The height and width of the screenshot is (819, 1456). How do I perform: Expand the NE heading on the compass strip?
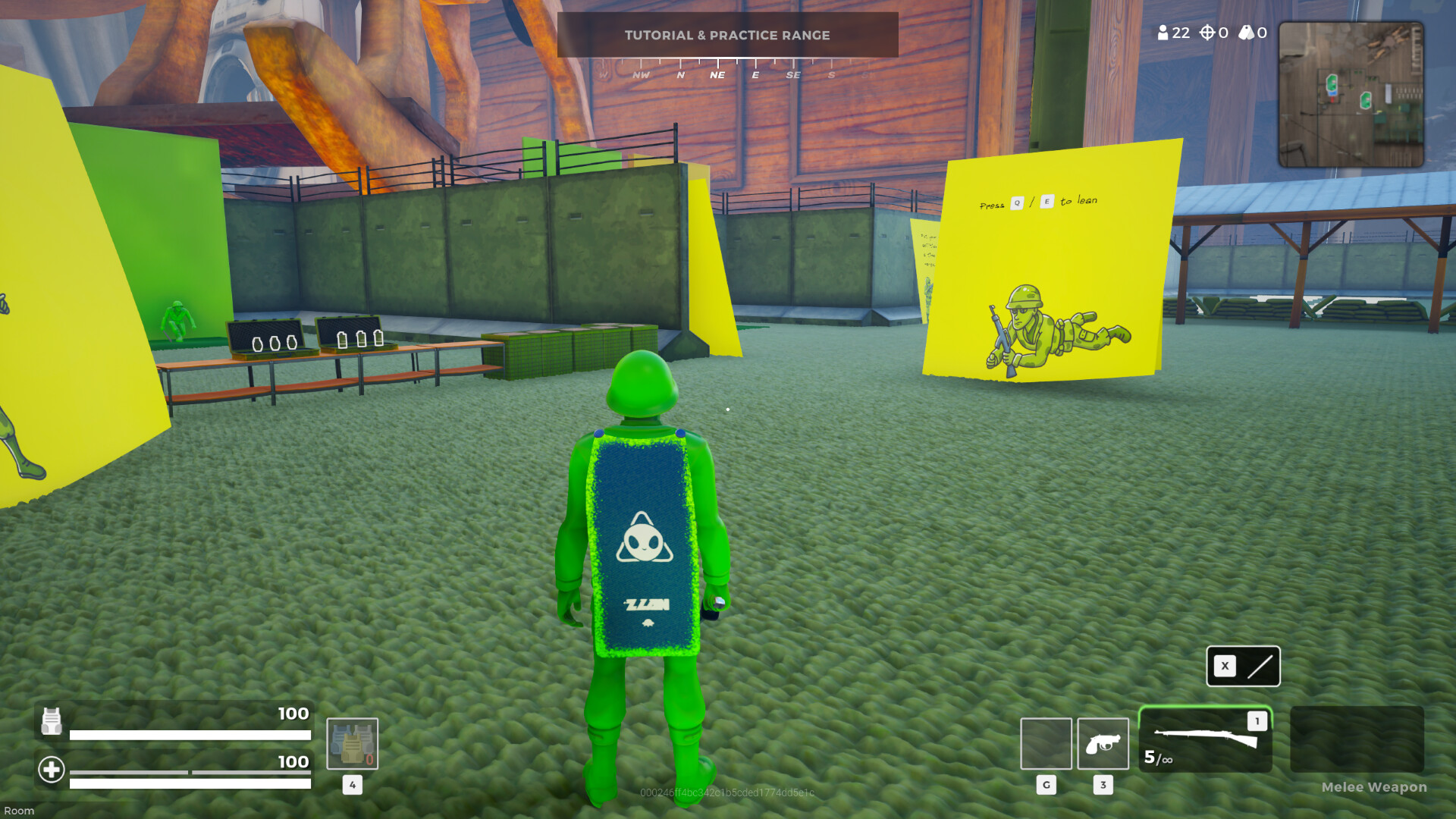(x=717, y=74)
